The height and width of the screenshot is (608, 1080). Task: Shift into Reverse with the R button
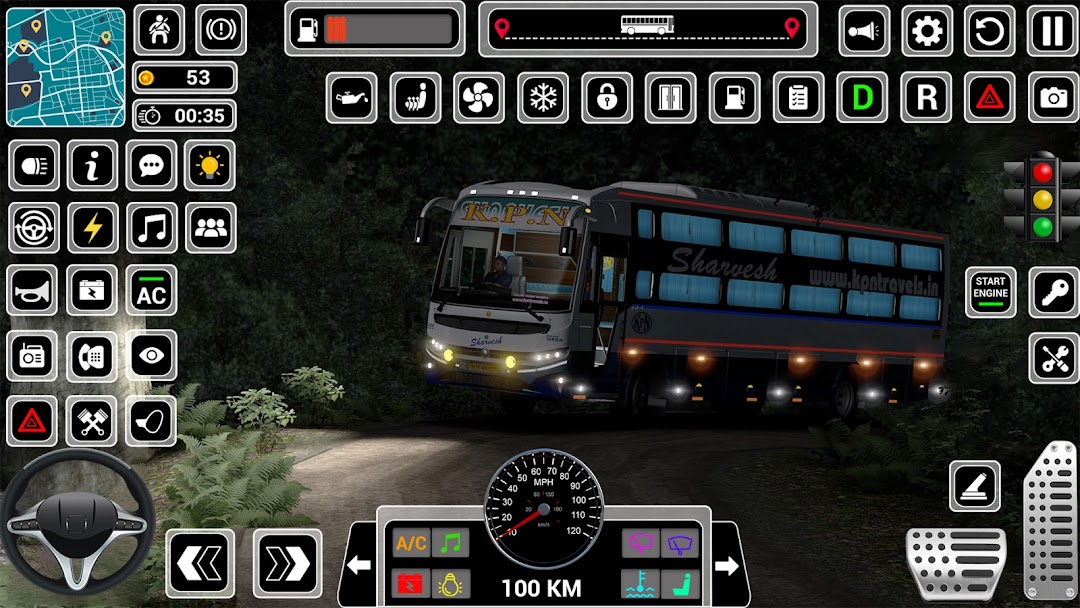(926, 98)
